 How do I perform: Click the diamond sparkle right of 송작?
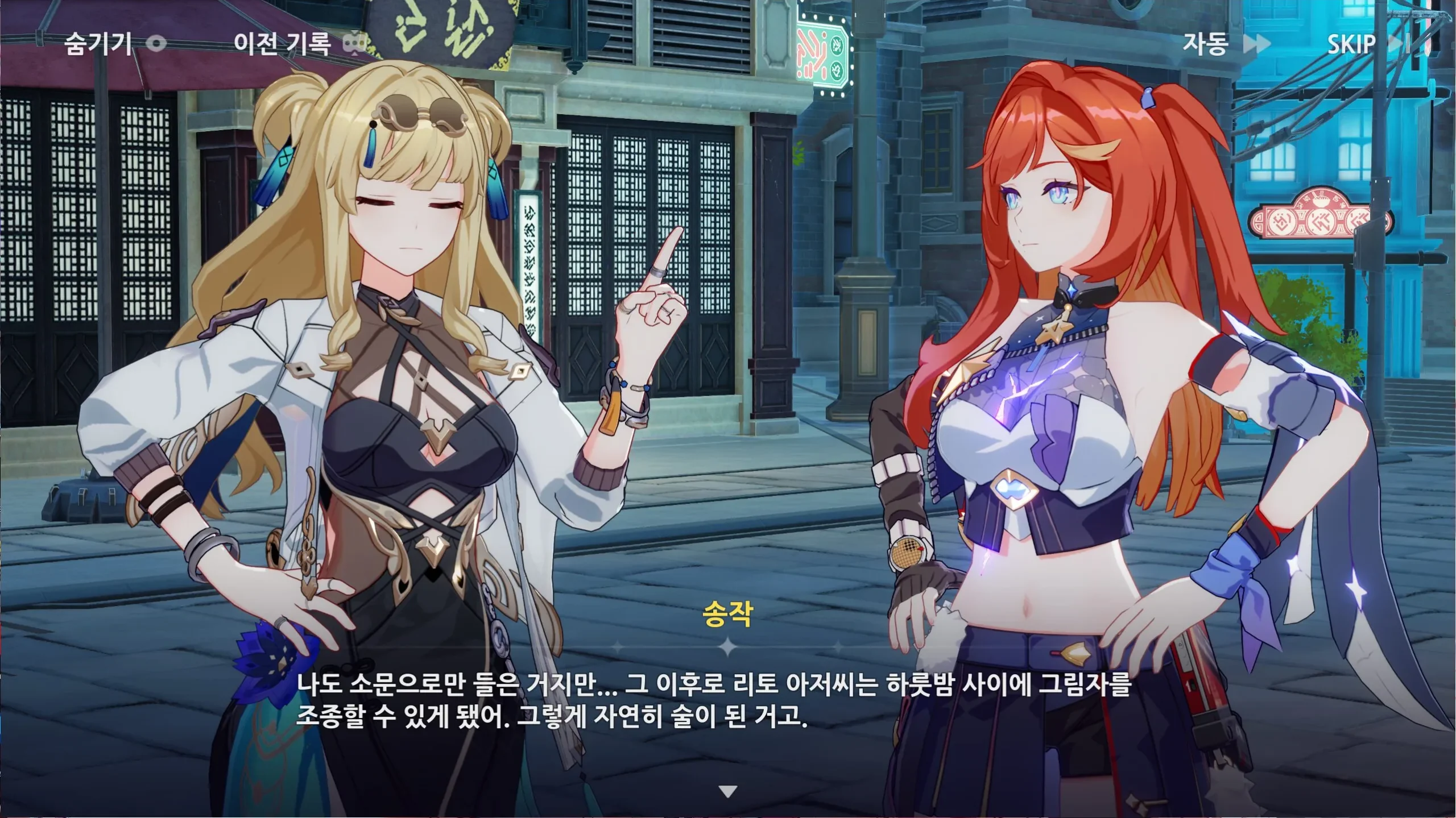point(838,646)
